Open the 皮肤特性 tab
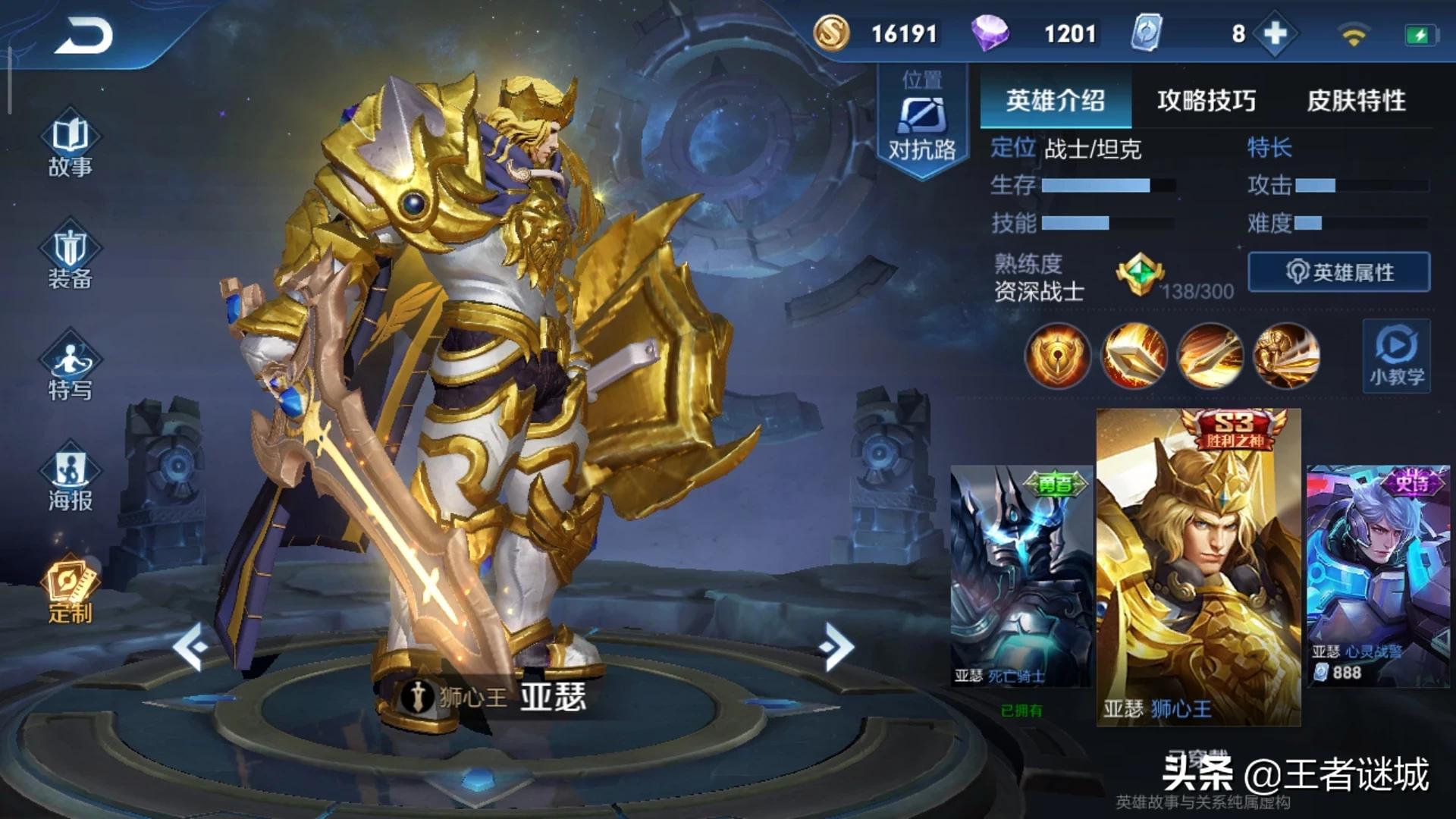The image size is (1456, 819). (1356, 100)
